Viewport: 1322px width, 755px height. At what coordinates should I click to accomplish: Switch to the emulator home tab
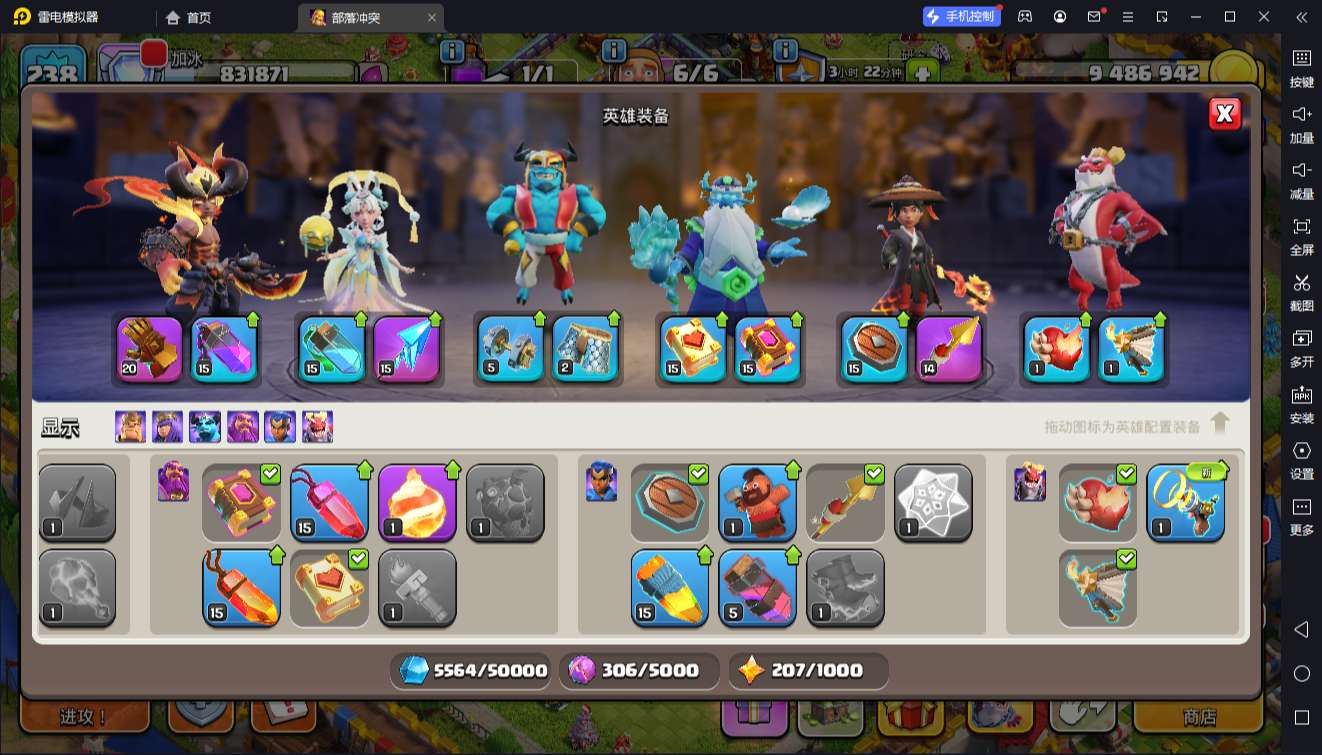pyautogui.click(x=189, y=17)
